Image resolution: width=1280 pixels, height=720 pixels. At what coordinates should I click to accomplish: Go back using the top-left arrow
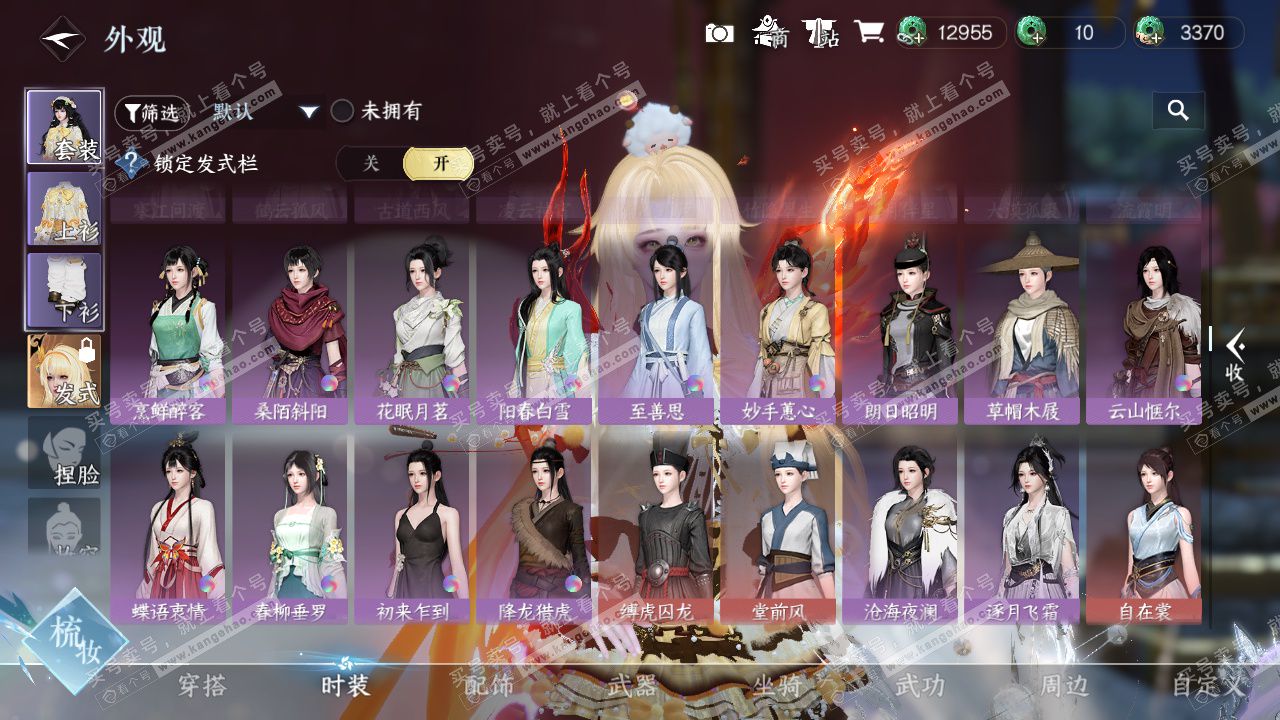point(61,39)
